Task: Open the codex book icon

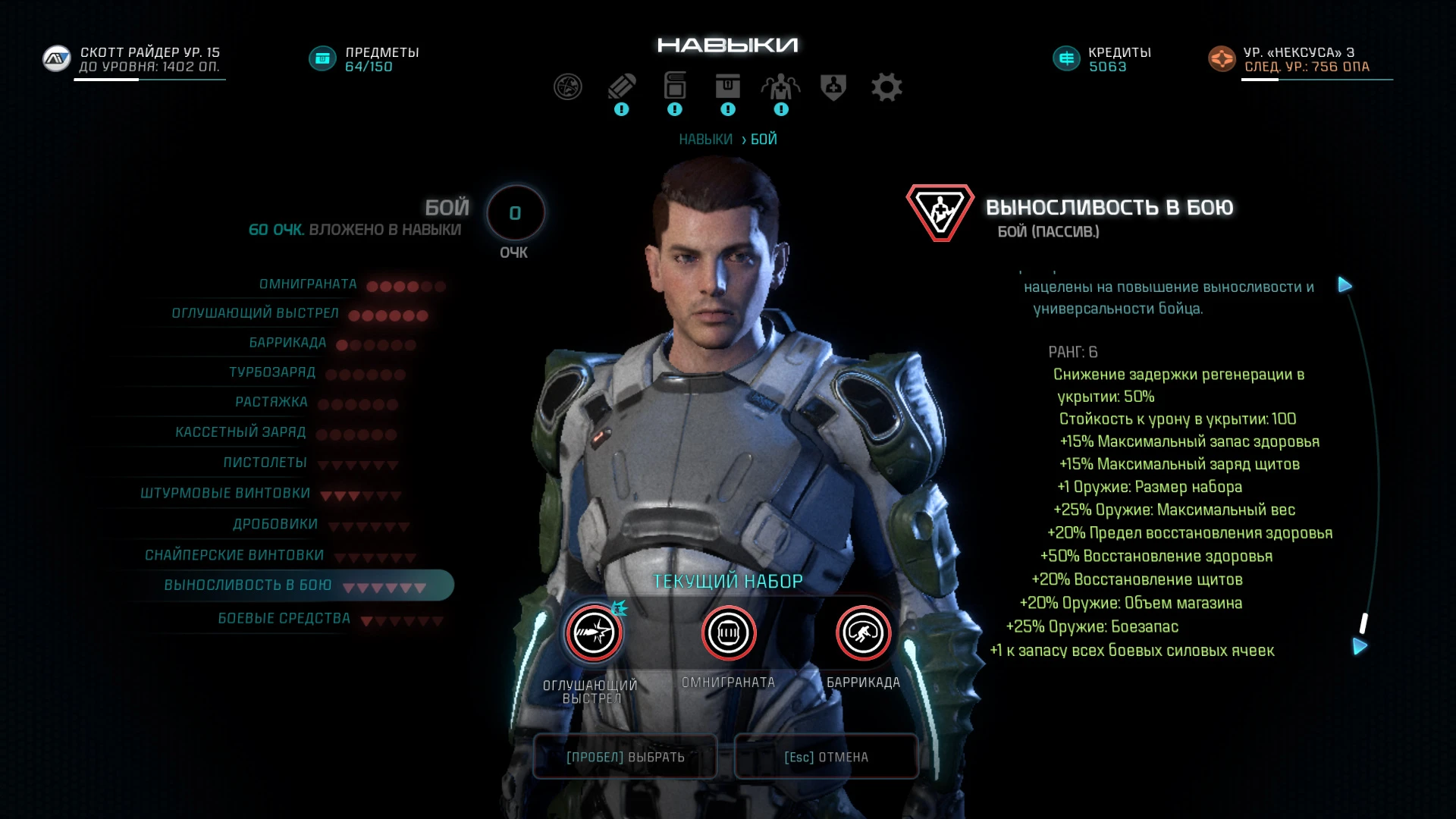Action: tap(674, 86)
